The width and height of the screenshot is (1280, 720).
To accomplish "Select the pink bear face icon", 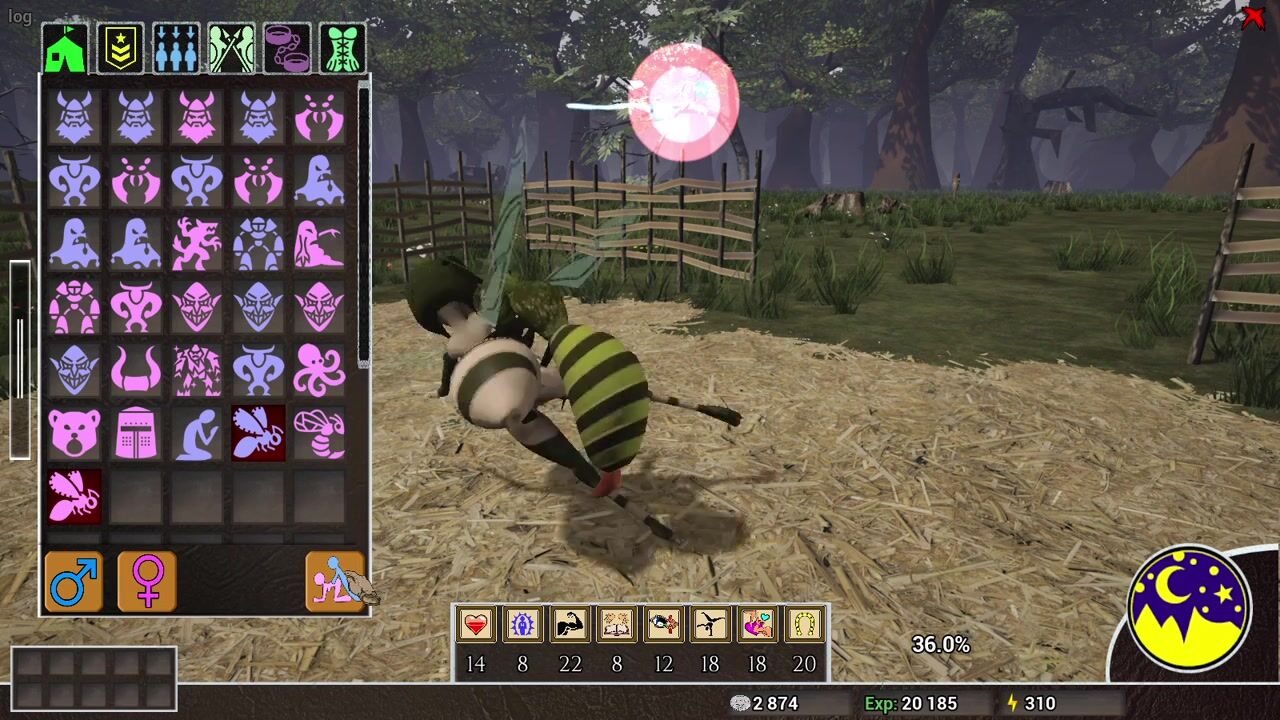I will [75, 433].
